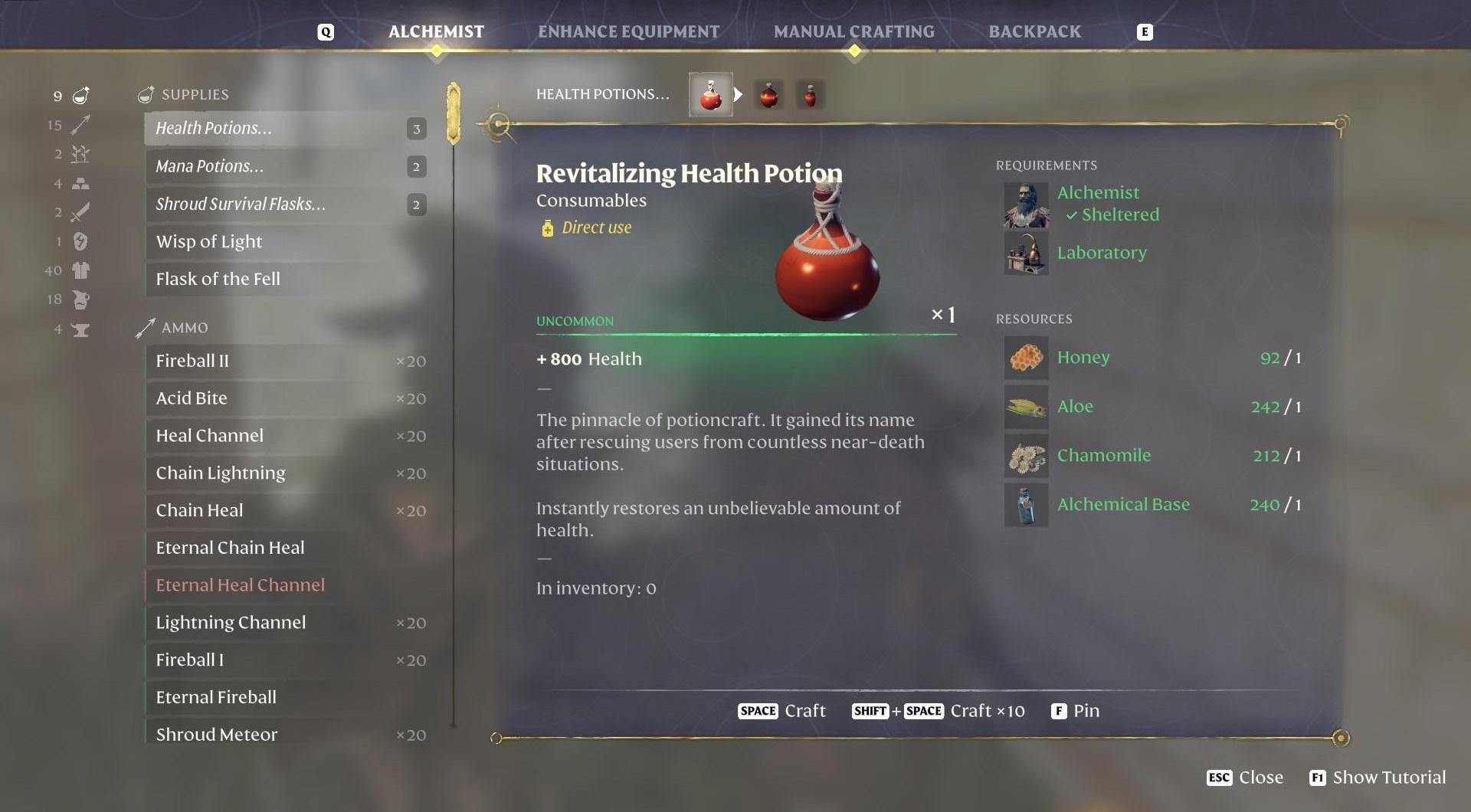The image size is (1471, 812).
Task: Craft ten Revitalizing Health Potions
Action: [x=939, y=711]
